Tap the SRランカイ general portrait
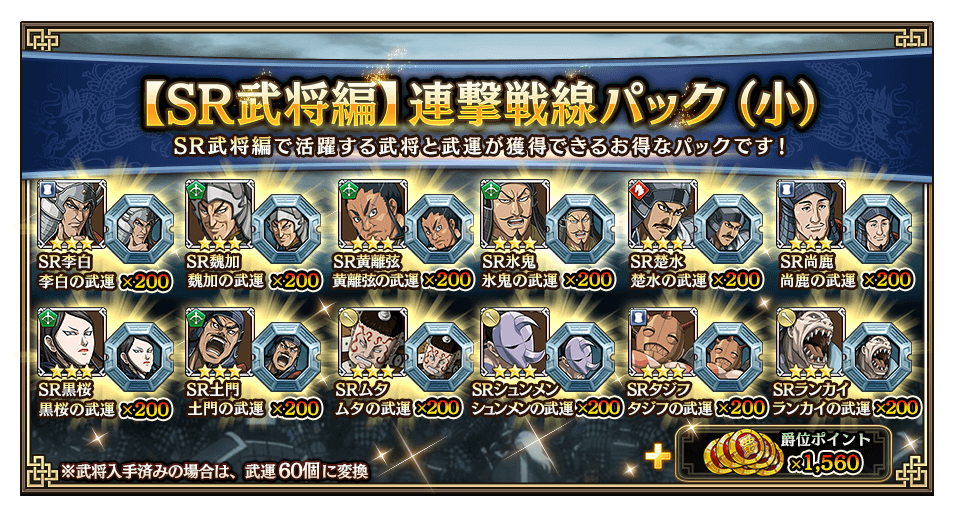 [x=809, y=342]
